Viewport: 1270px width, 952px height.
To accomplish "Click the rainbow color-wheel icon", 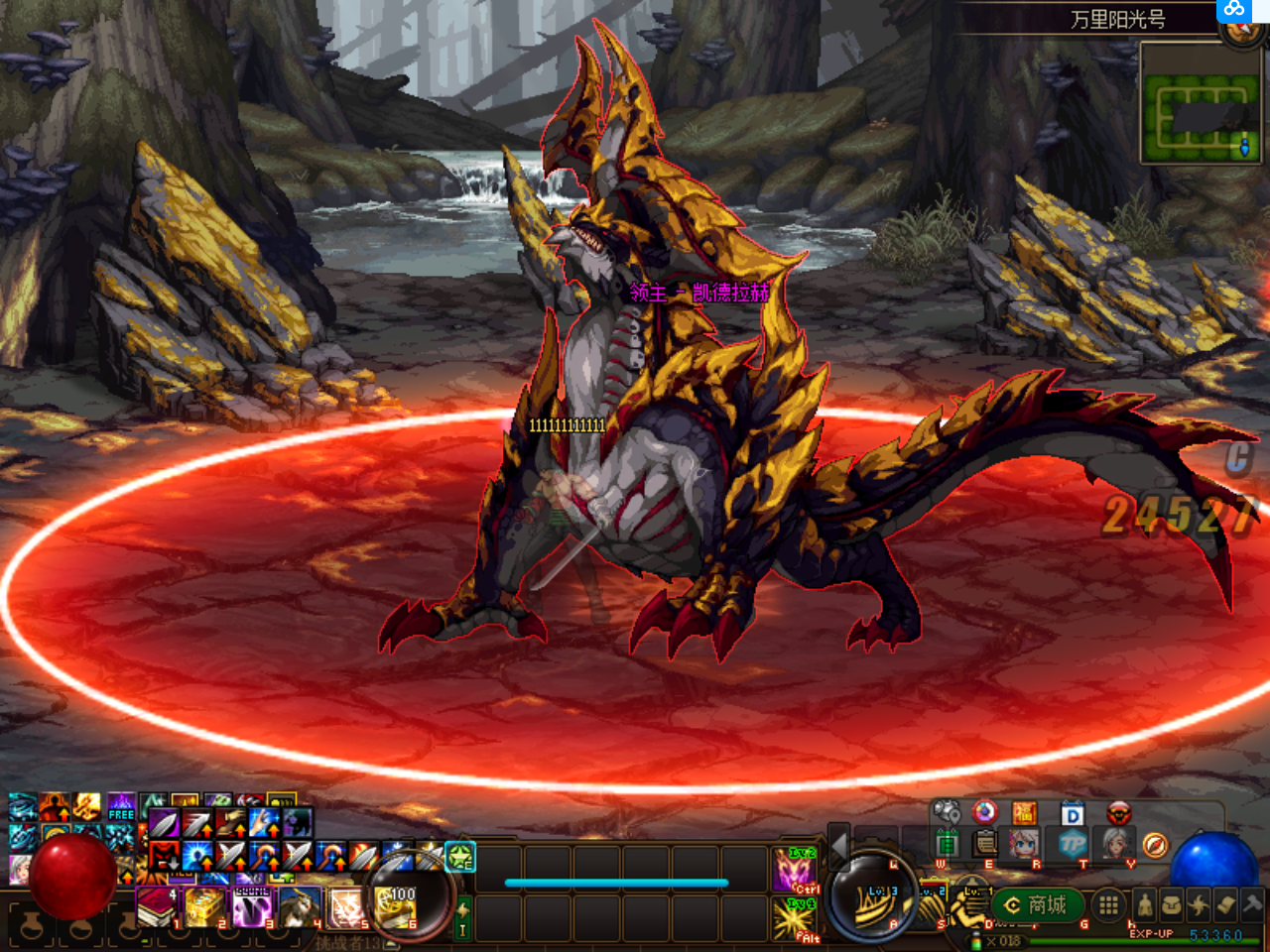I will (x=983, y=813).
